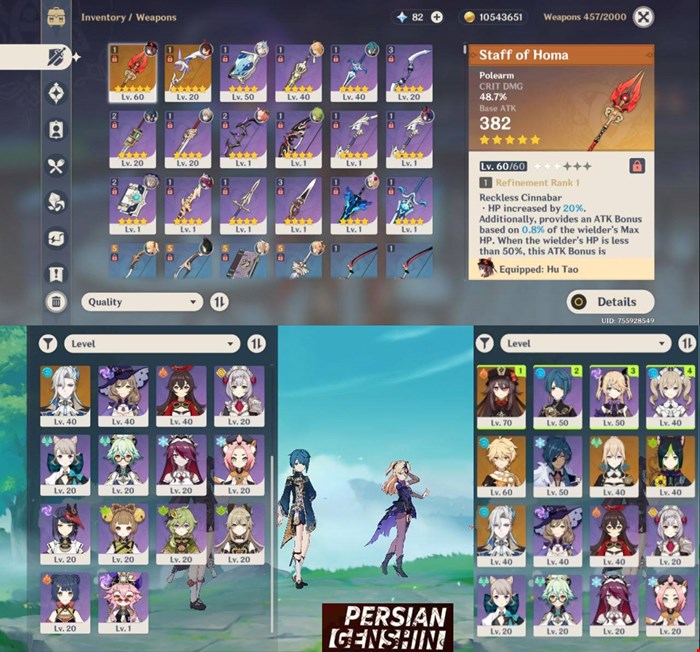Switch to the Food tab with fork and knife

[x=56, y=166]
